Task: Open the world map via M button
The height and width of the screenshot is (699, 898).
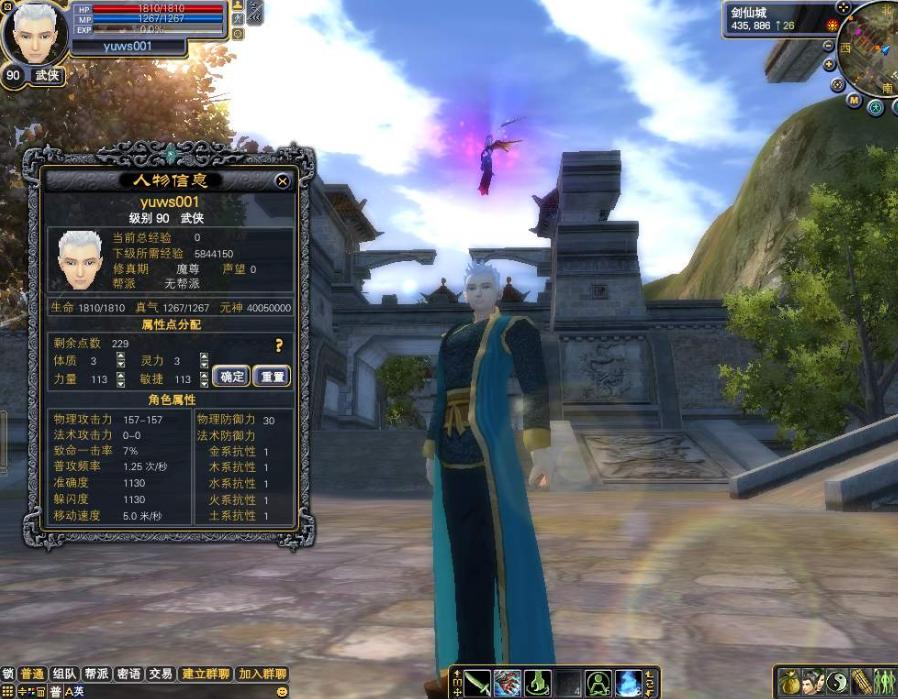Action: pos(853,100)
